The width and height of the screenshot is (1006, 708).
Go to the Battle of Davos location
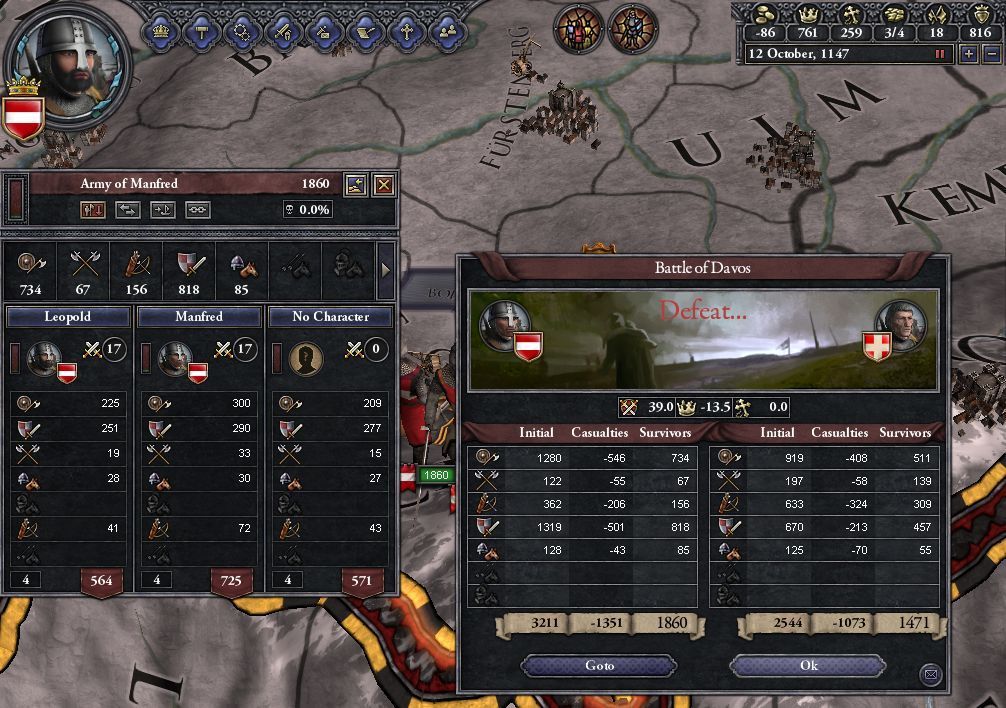(x=599, y=666)
